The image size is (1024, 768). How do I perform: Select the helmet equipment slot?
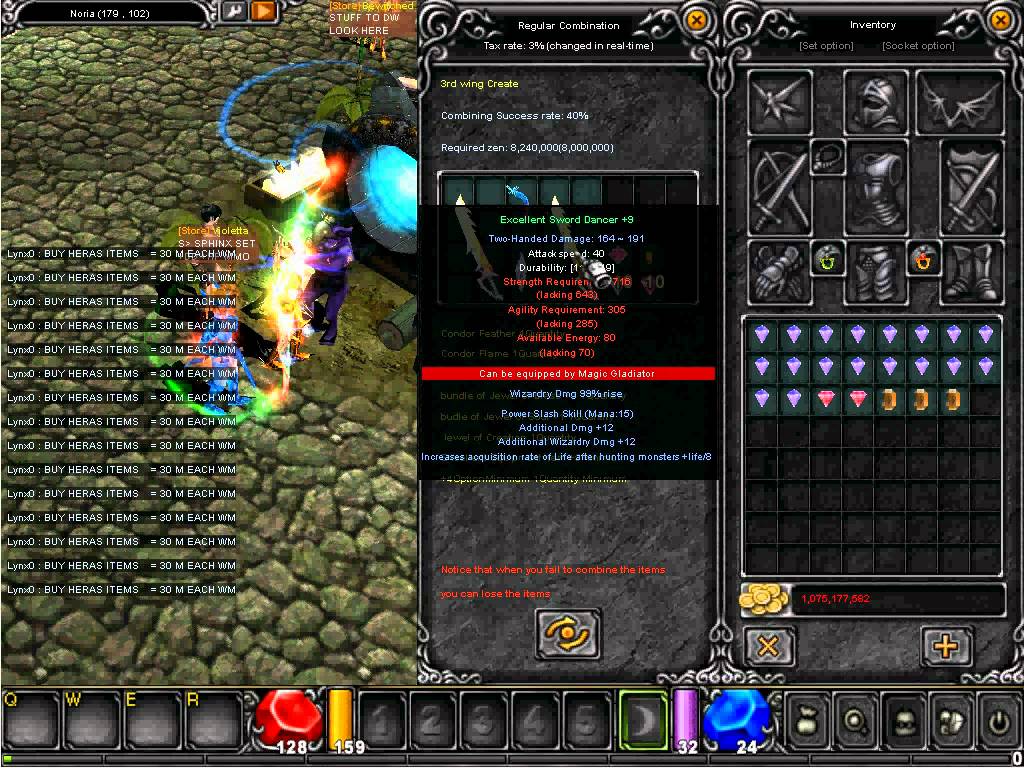(x=876, y=101)
